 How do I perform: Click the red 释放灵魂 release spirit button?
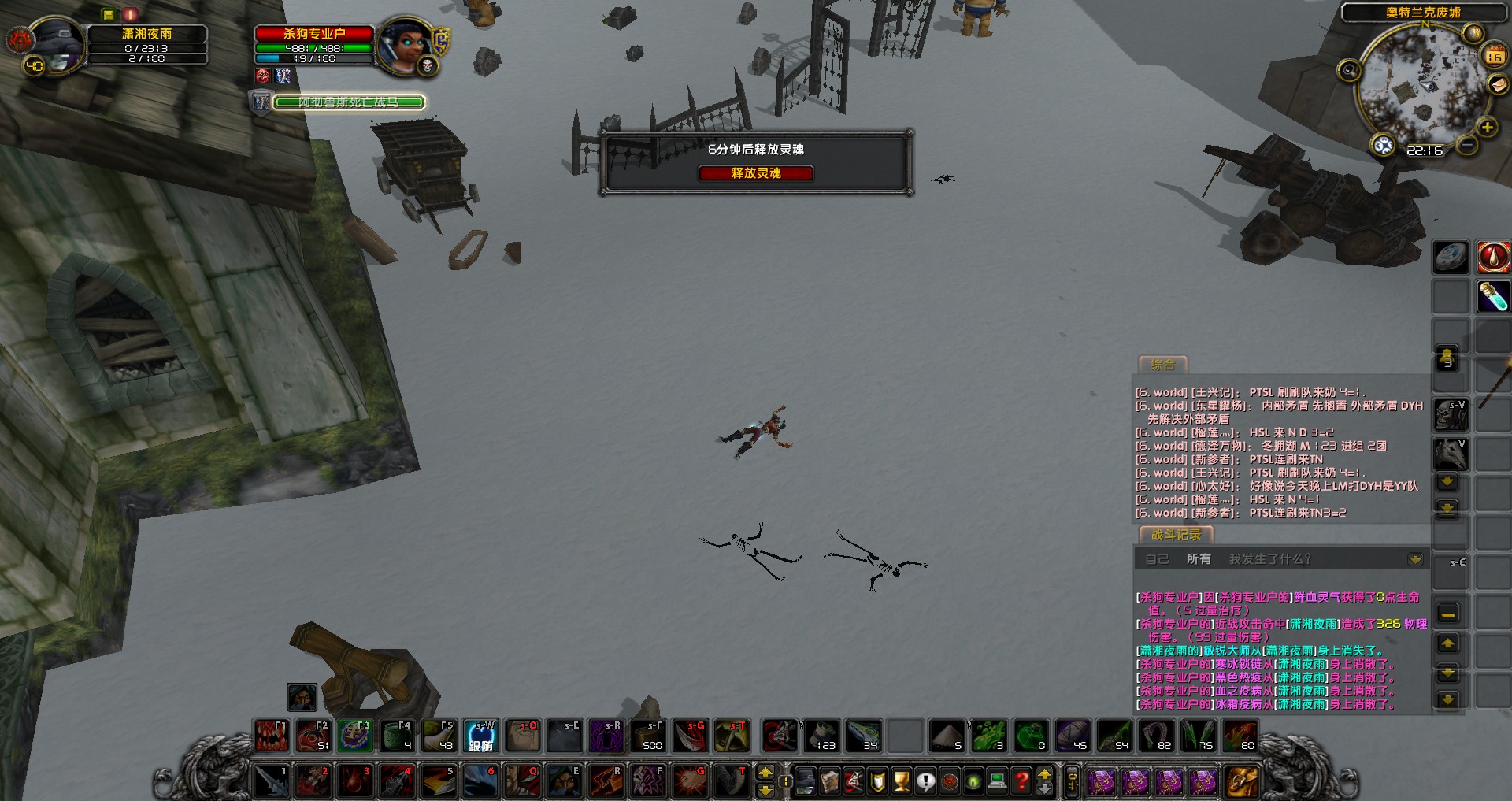tap(755, 173)
